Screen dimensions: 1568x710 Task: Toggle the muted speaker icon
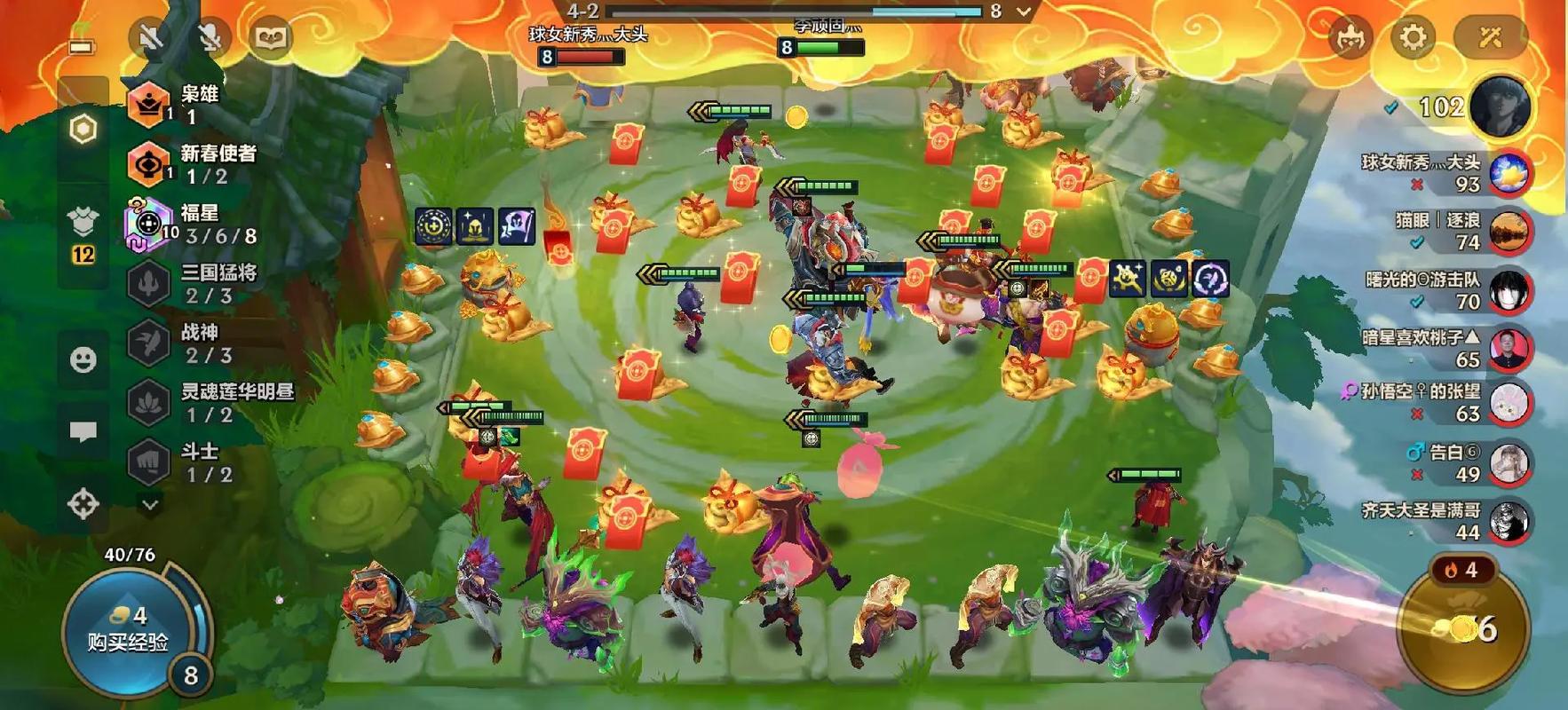[152, 37]
